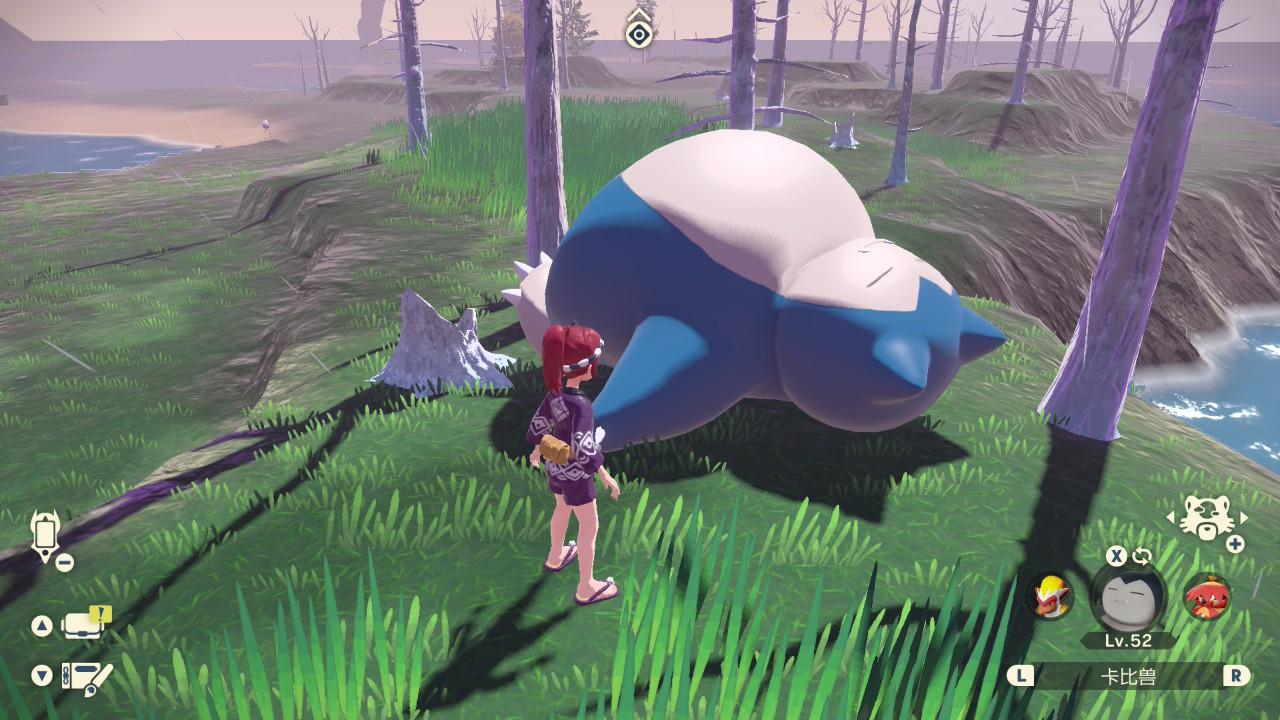This screenshot has width=1280, height=720.
Task: Open the Arc Phone map icon
Action: 44,536
